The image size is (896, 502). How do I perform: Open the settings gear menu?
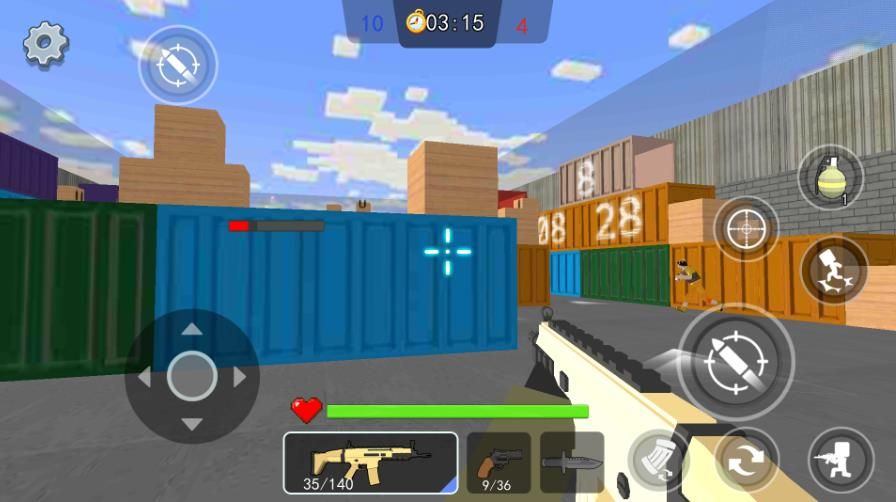(45, 44)
